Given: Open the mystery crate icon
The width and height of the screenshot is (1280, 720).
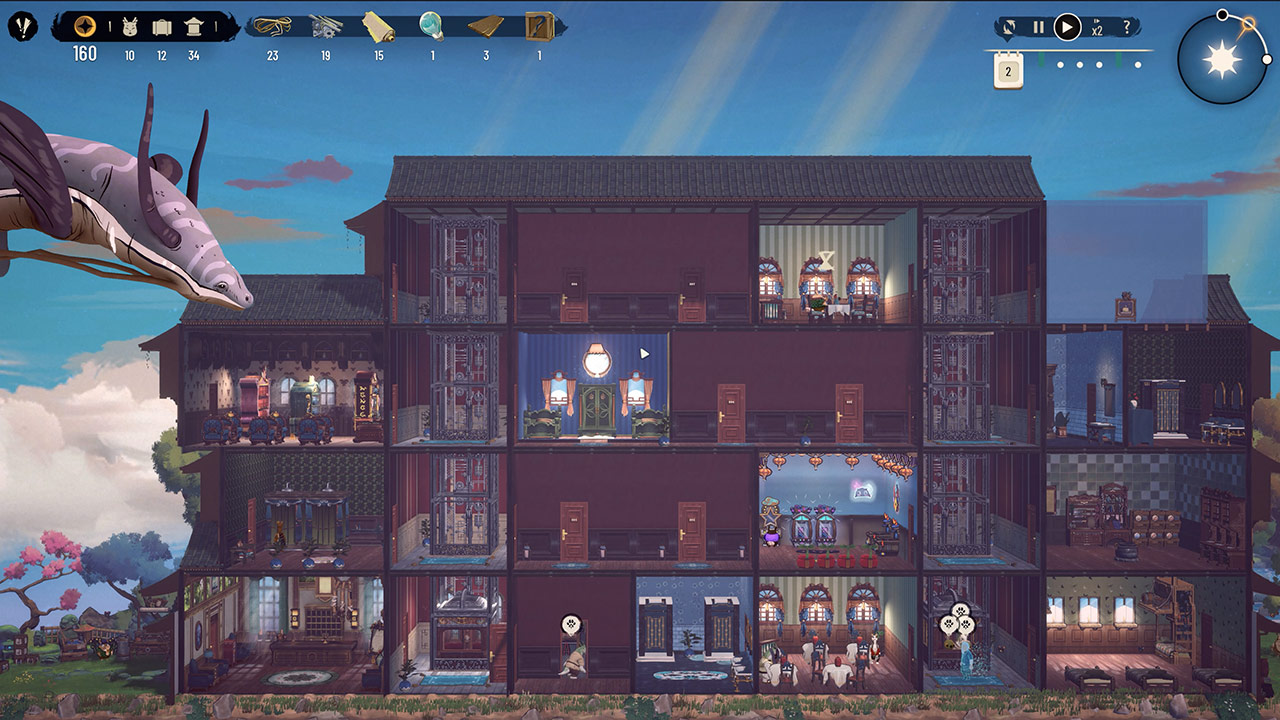Looking at the screenshot, I should 540,26.
